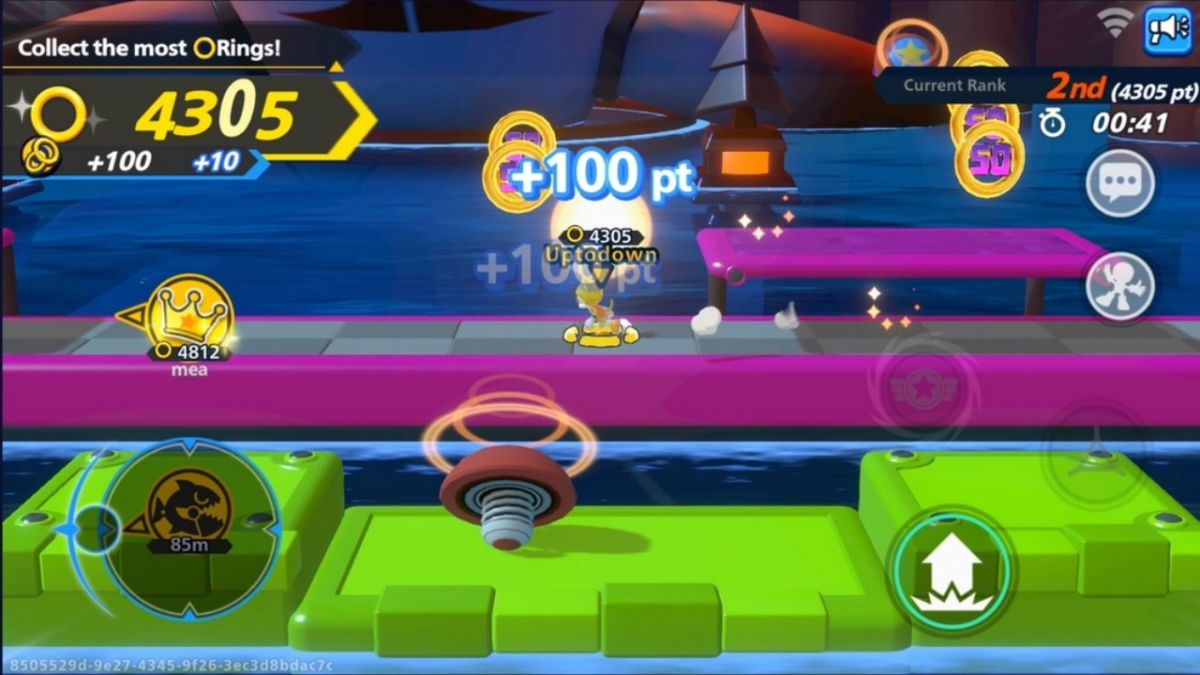Activate the character emote button

(1120, 285)
